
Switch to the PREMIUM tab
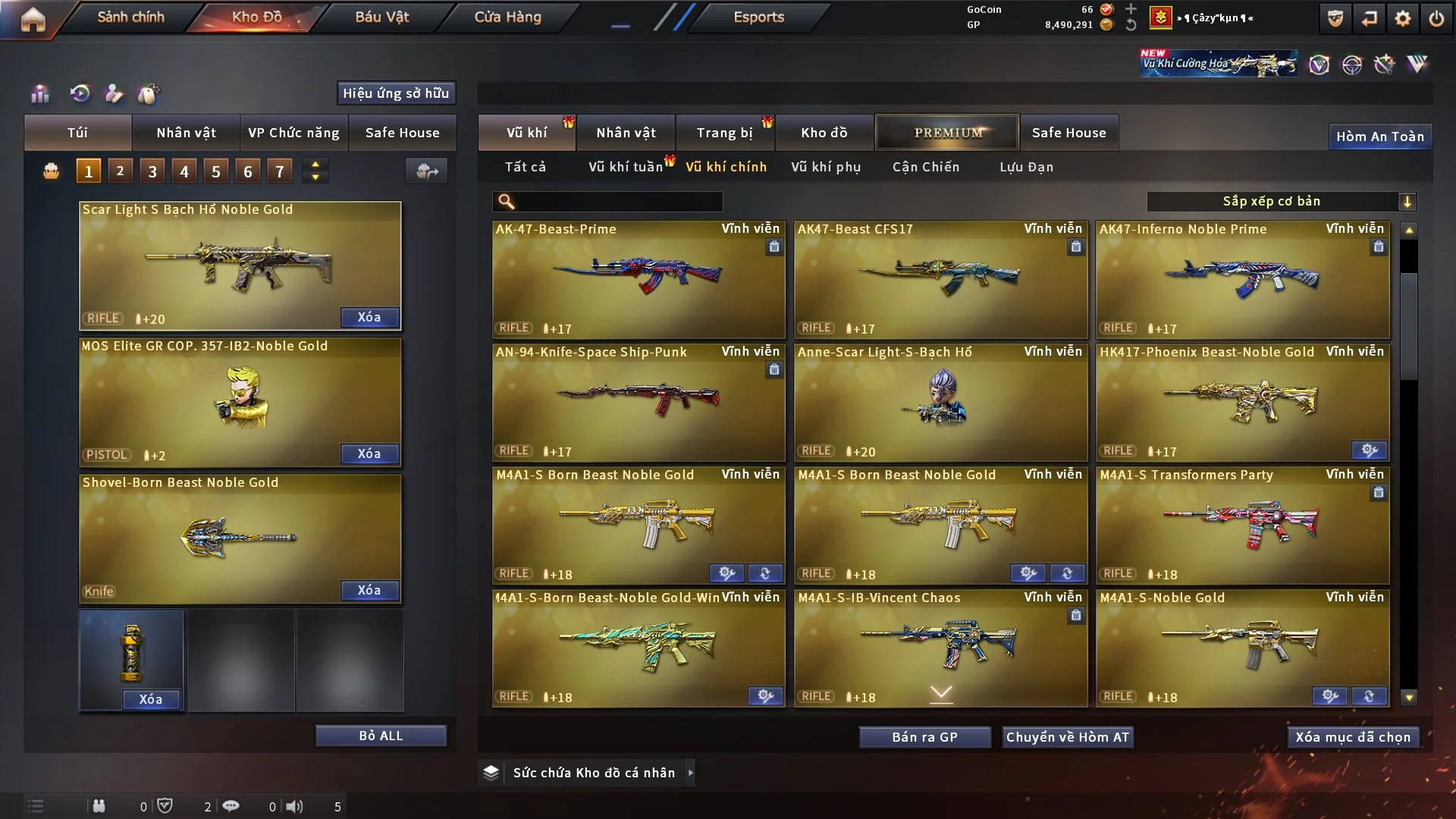tap(947, 133)
